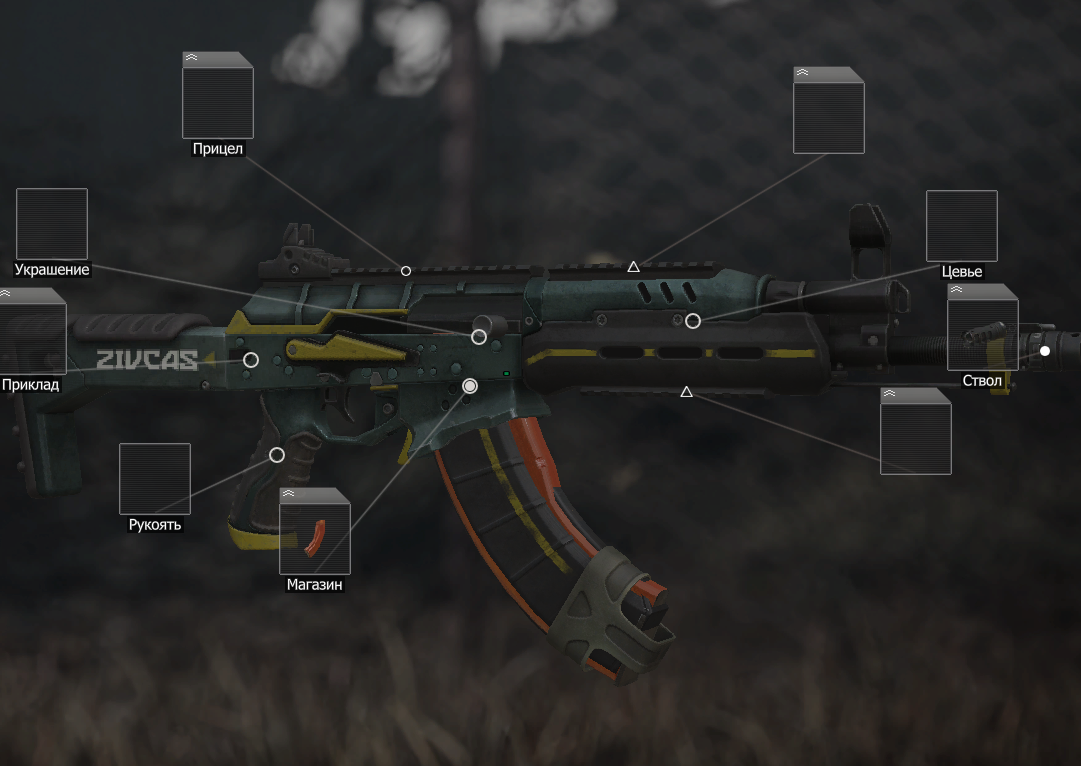Open the unlabeled slot linked to the top rail
The width and height of the screenshot is (1081, 766).
click(x=828, y=111)
